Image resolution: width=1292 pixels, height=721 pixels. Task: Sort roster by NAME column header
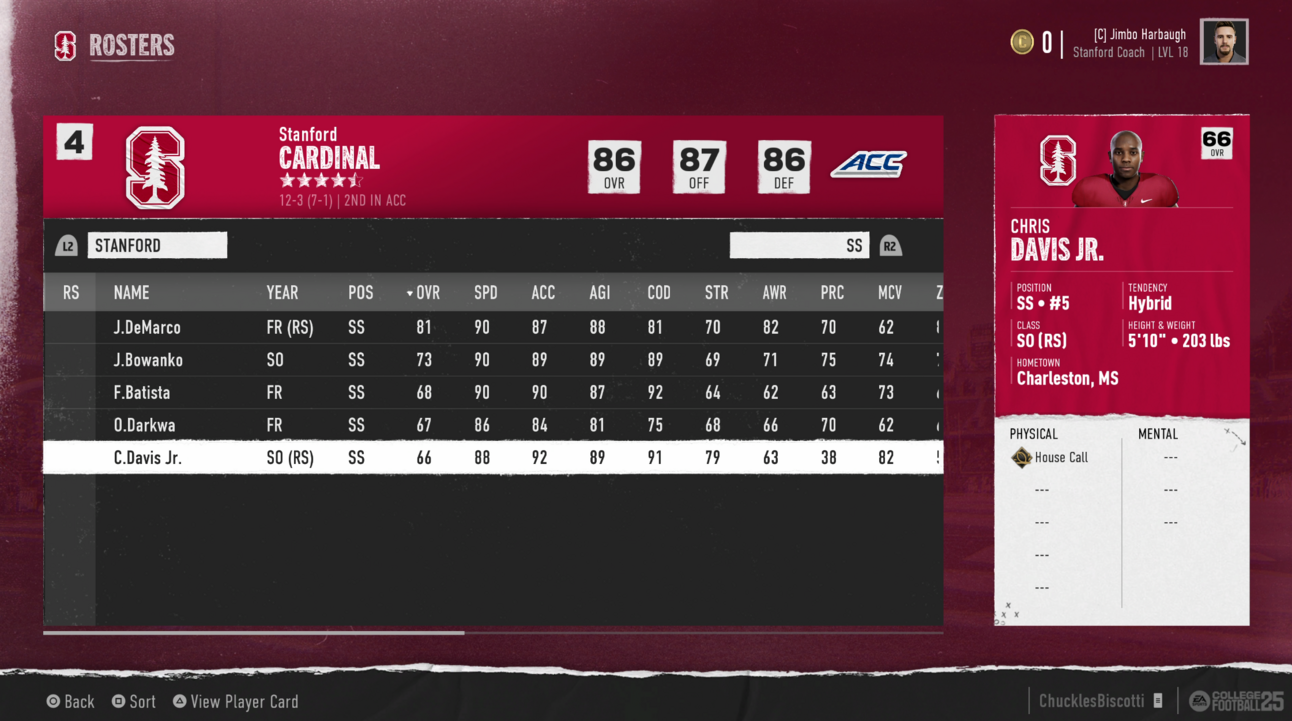click(131, 293)
